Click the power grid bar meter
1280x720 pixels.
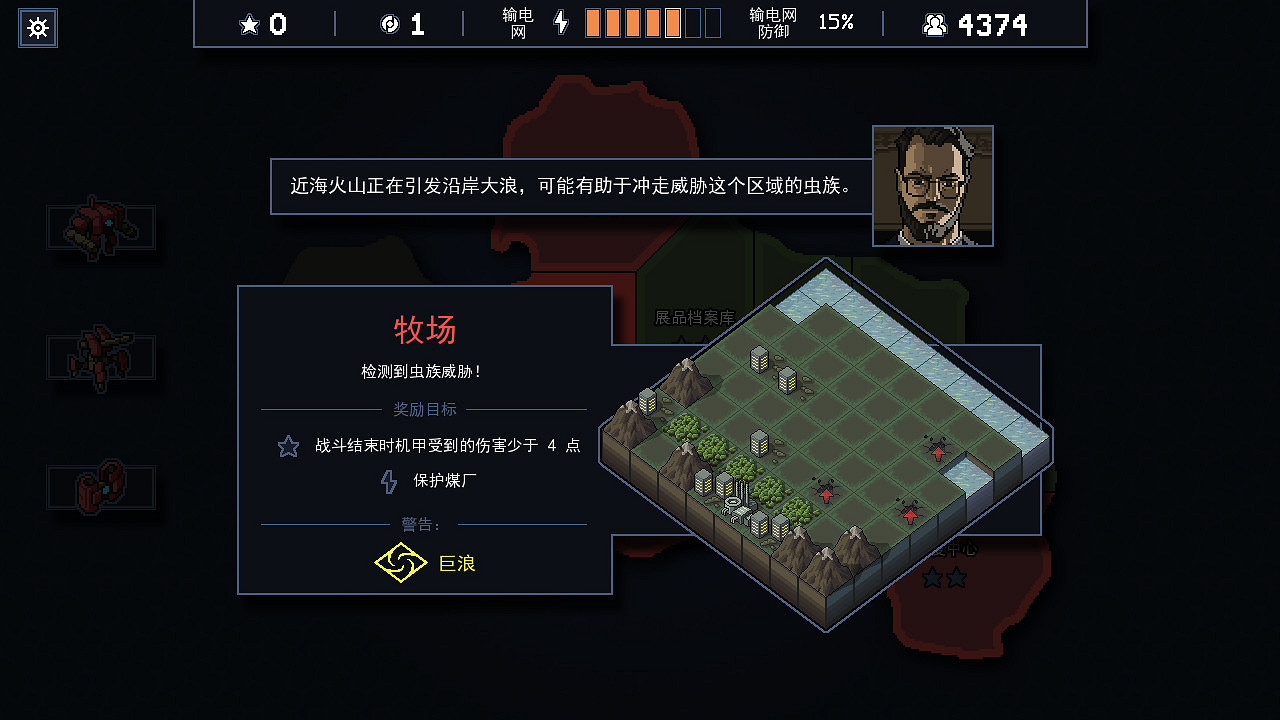[x=650, y=22]
